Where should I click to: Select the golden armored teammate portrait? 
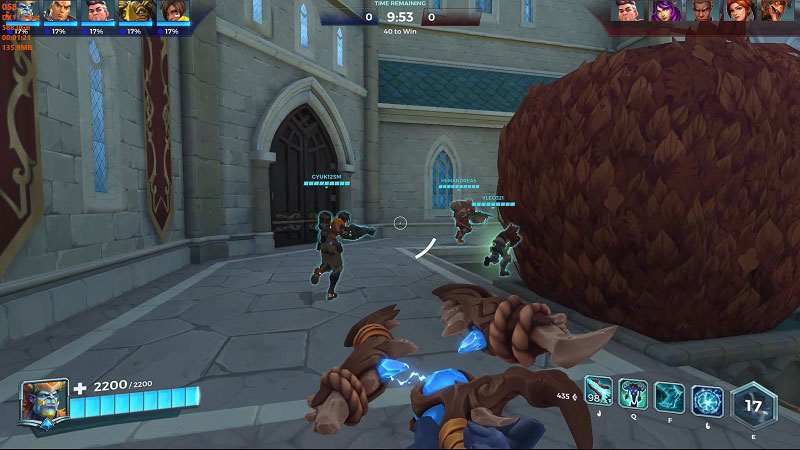click(x=134, y=12)
